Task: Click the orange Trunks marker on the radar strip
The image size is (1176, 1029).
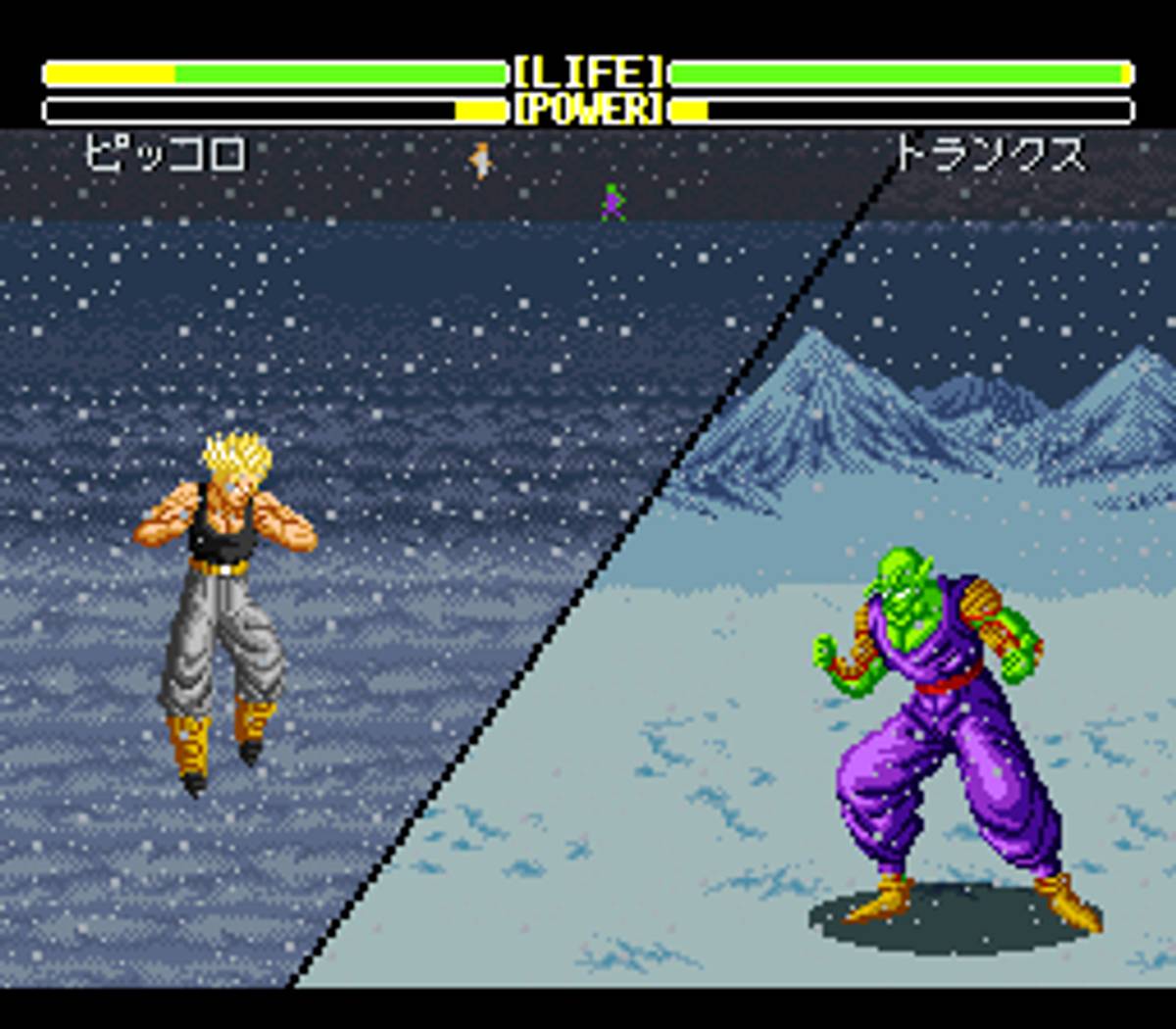Action: click(x=479, y=160)
